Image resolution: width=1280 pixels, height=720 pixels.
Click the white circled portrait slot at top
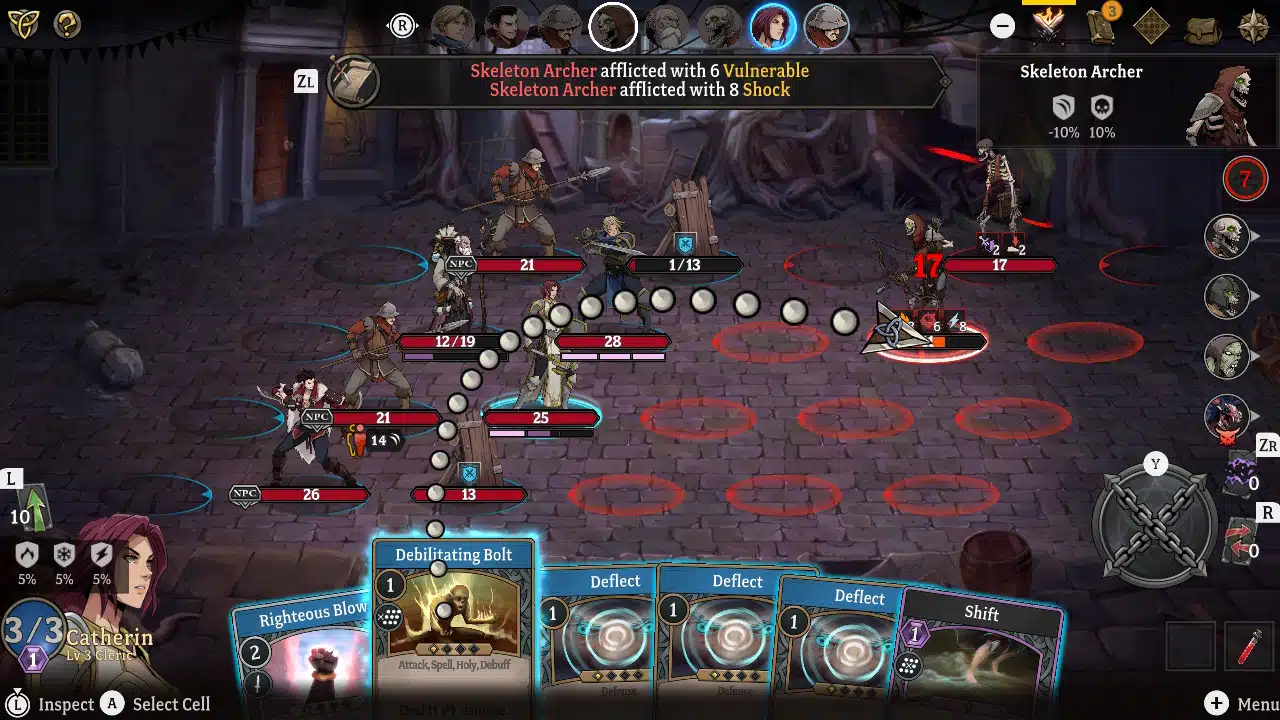click(613, 26)
